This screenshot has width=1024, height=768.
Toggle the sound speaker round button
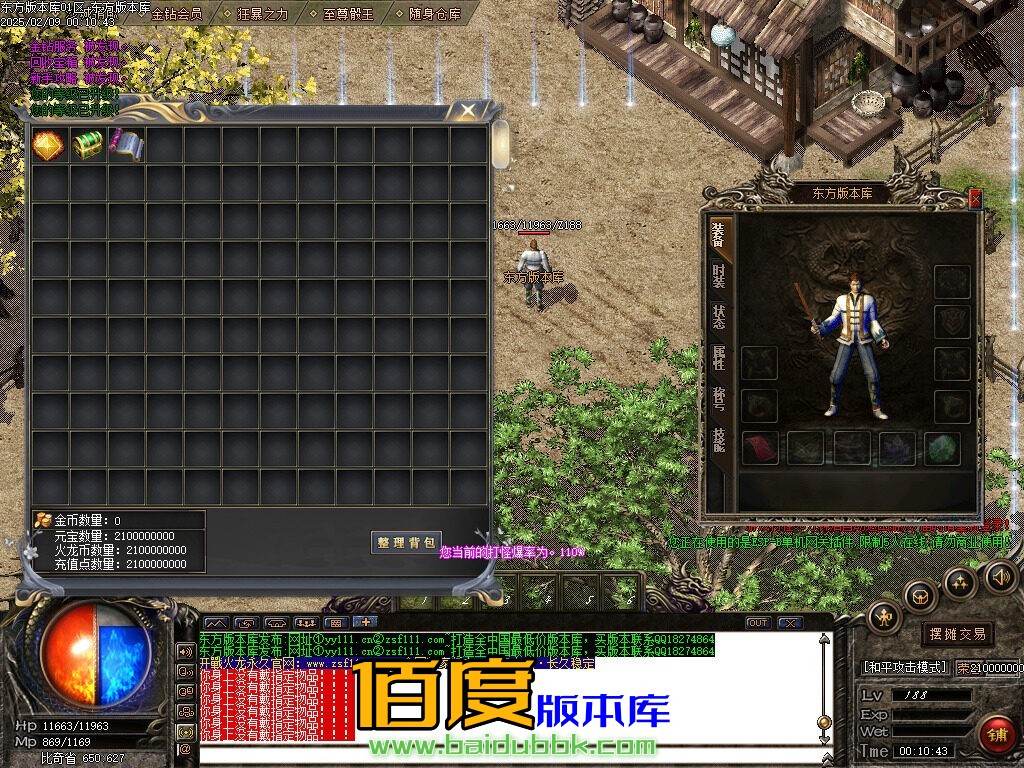[999, 576]
